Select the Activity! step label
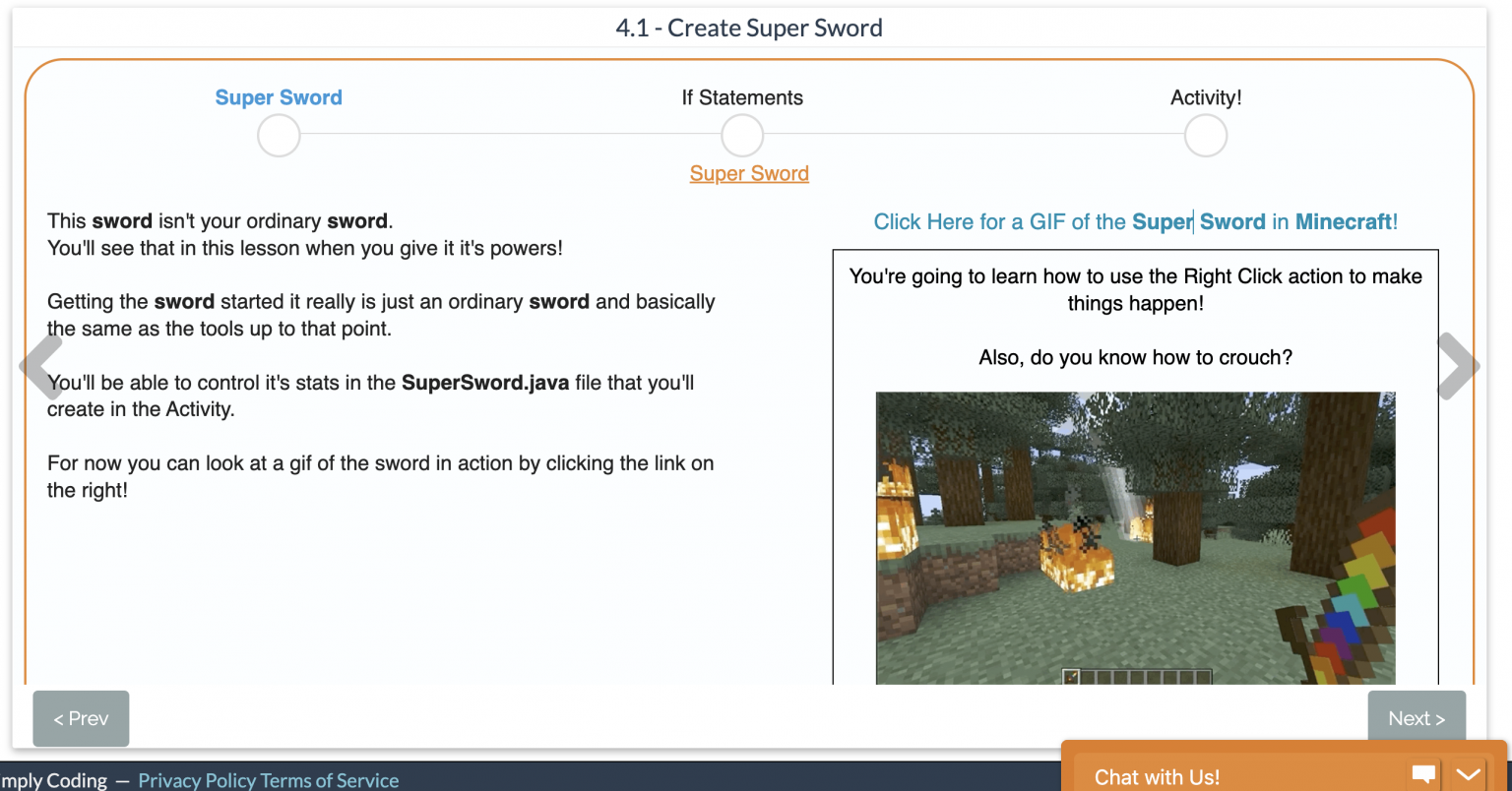Screen dimensions: 1512x791 [1205, 97]
